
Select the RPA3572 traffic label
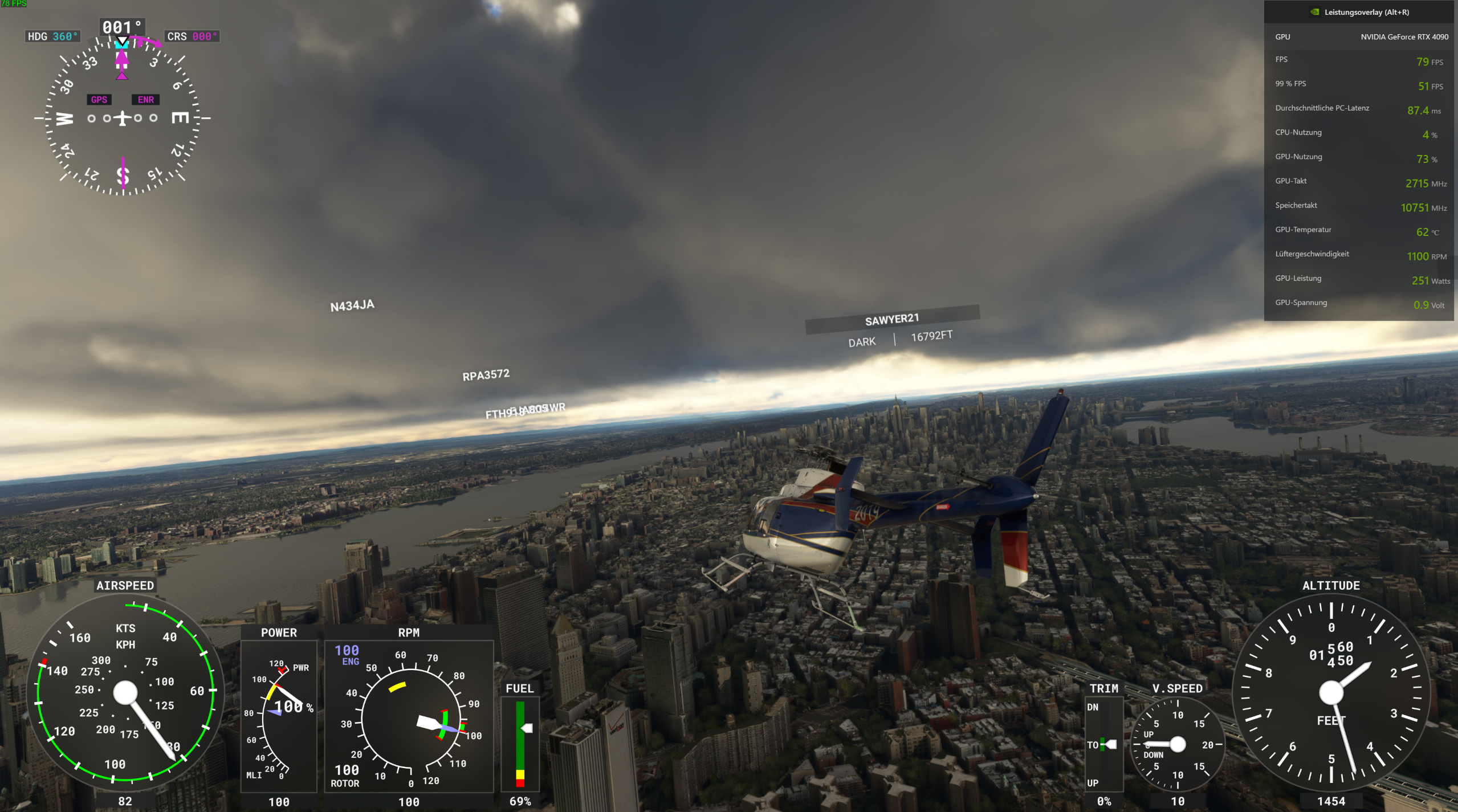point(487,374)
